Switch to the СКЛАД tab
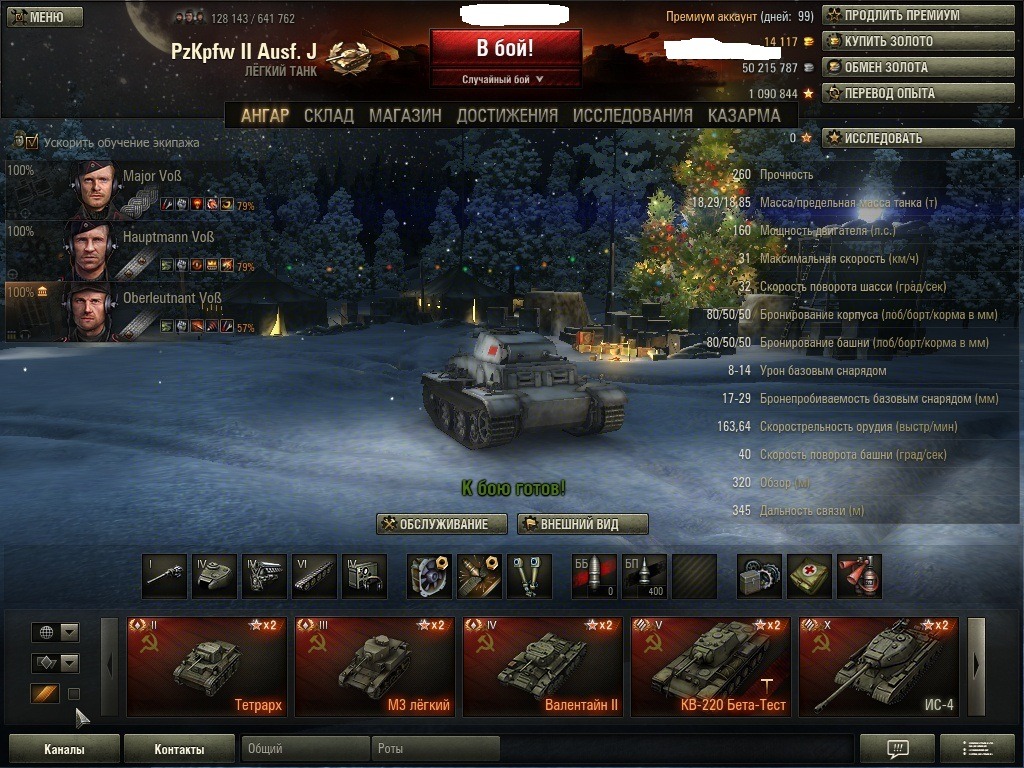Image resolution: width=1024 pixels, height=768 pixels. point(329,115)
